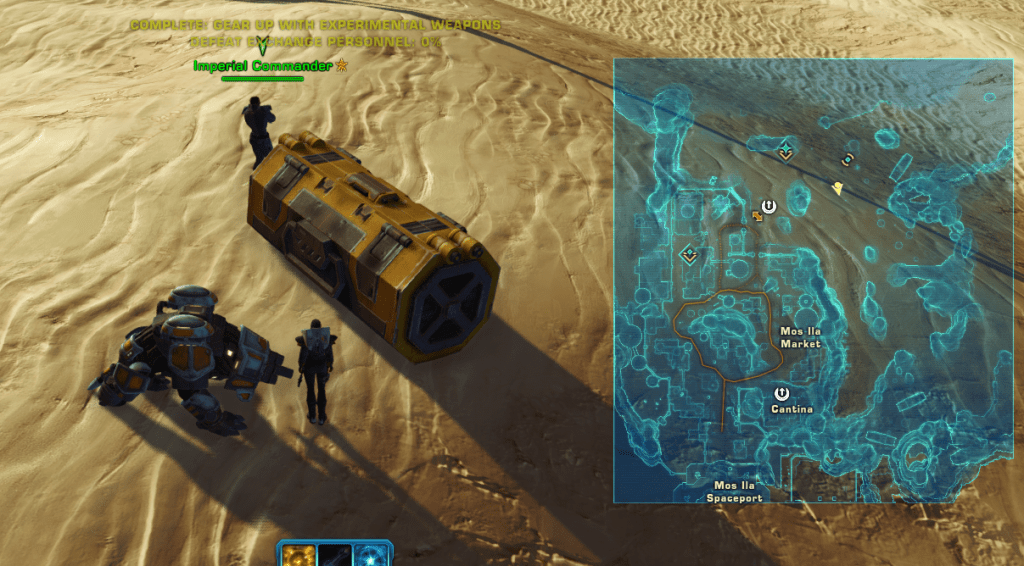
Task: Use the dark rifle ability icon
Action: [335, 556]
